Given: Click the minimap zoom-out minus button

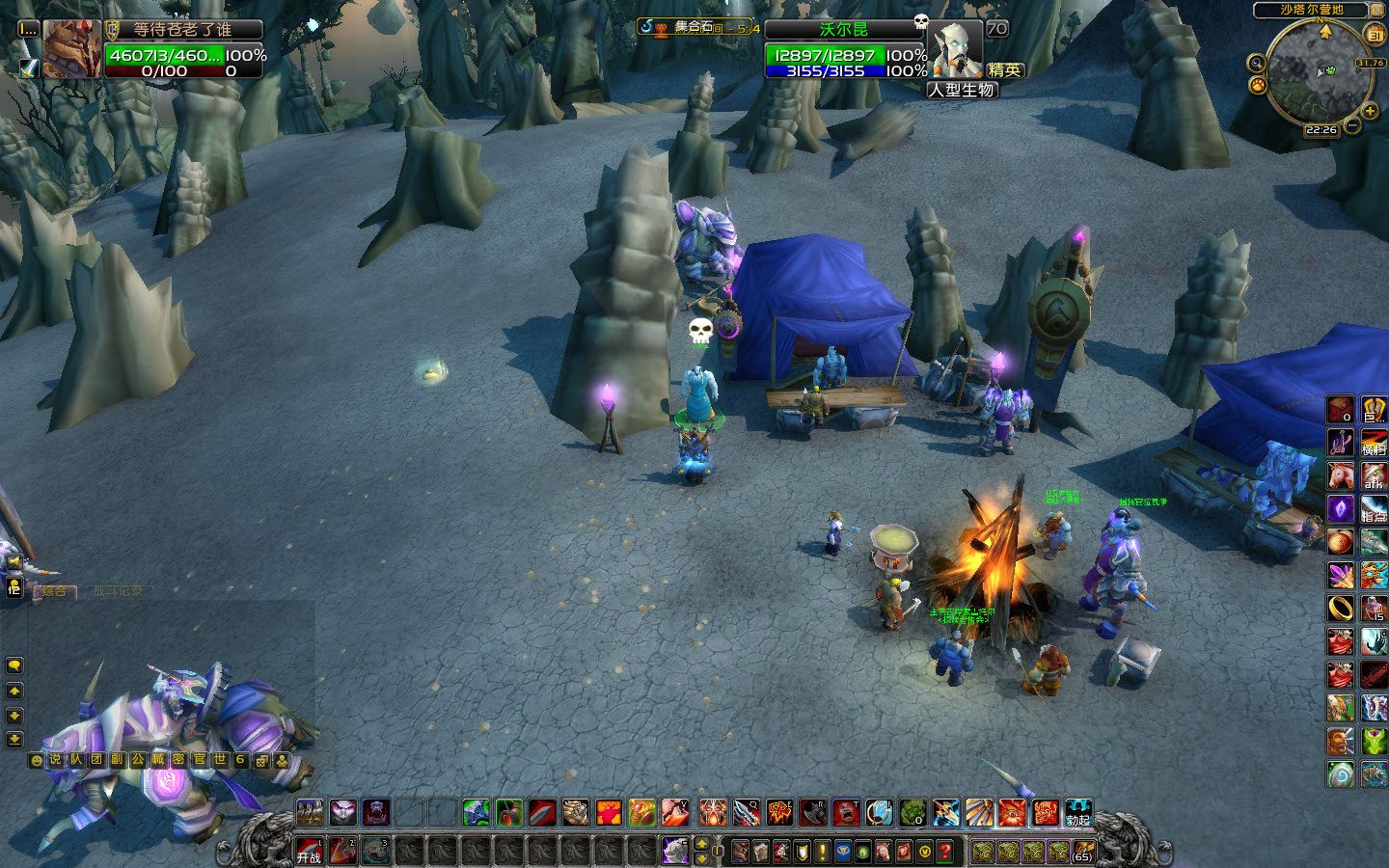Looking at the screenshot, I should click(1352, 125).
